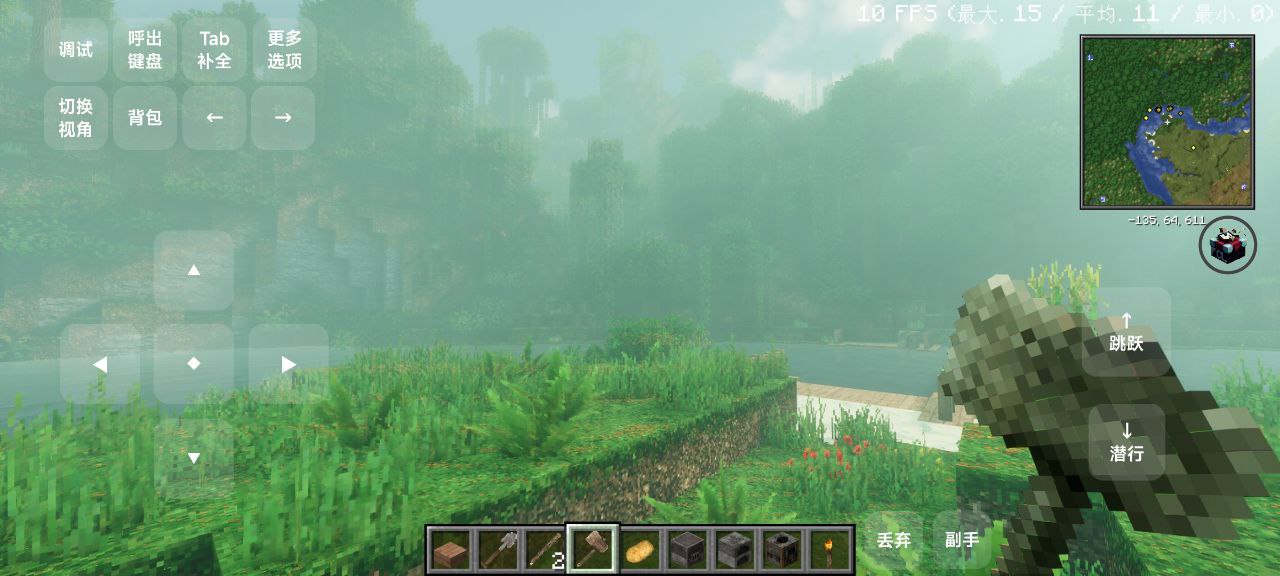
Task: Tap the diamond center D-pad button
Action: pos(194,363)
